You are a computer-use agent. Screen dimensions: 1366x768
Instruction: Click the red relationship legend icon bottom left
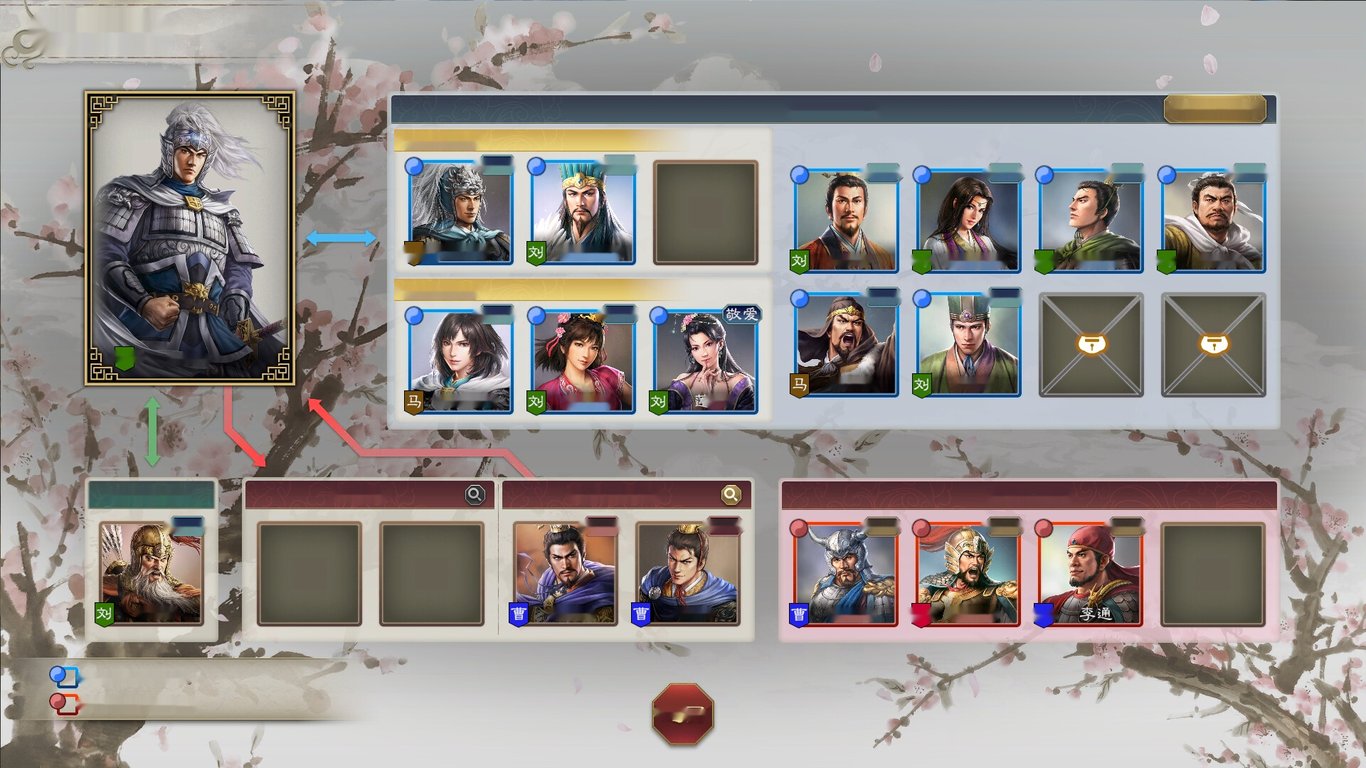pos(62,701)
